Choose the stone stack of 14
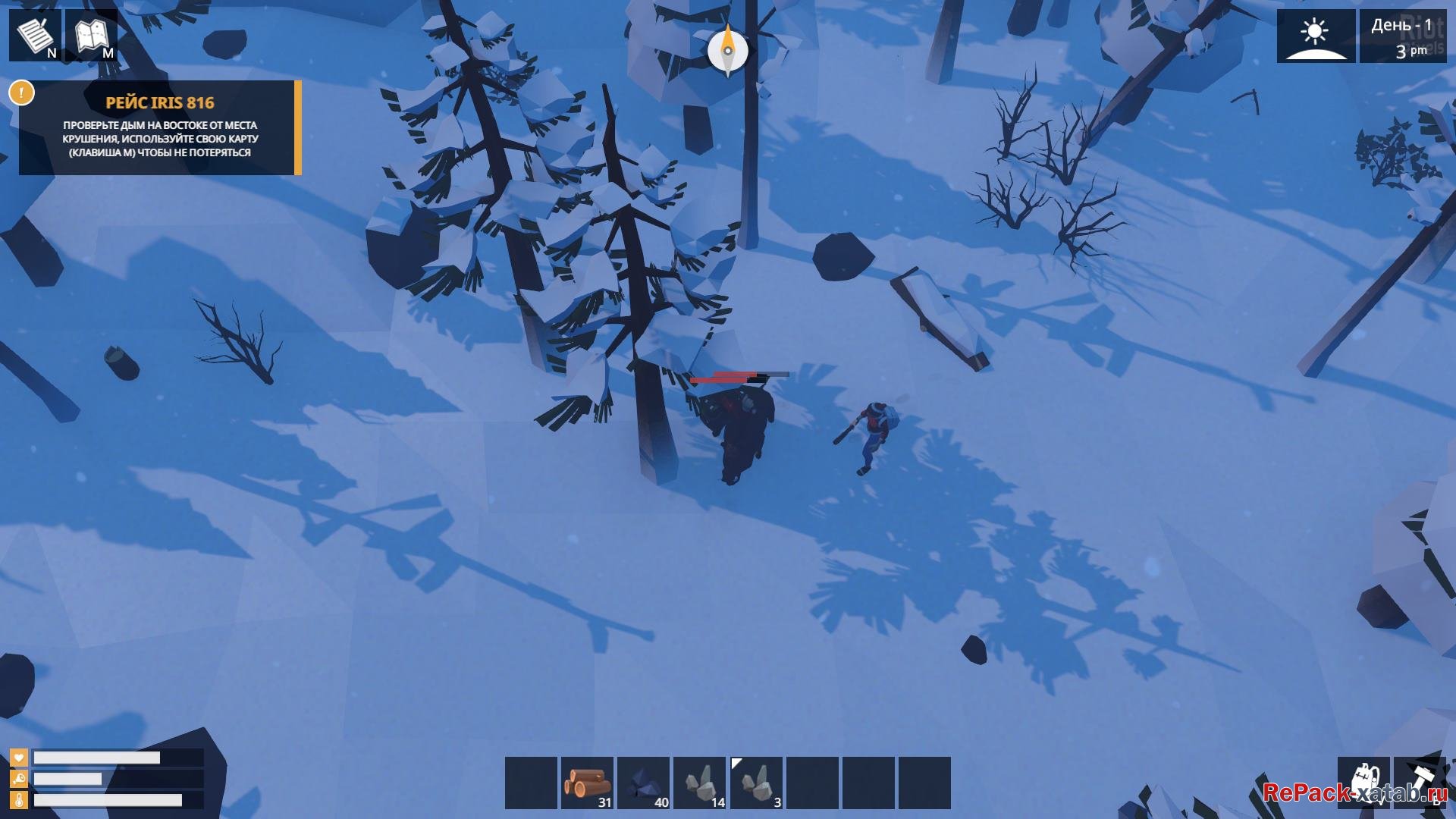 [x=699, y=783]
